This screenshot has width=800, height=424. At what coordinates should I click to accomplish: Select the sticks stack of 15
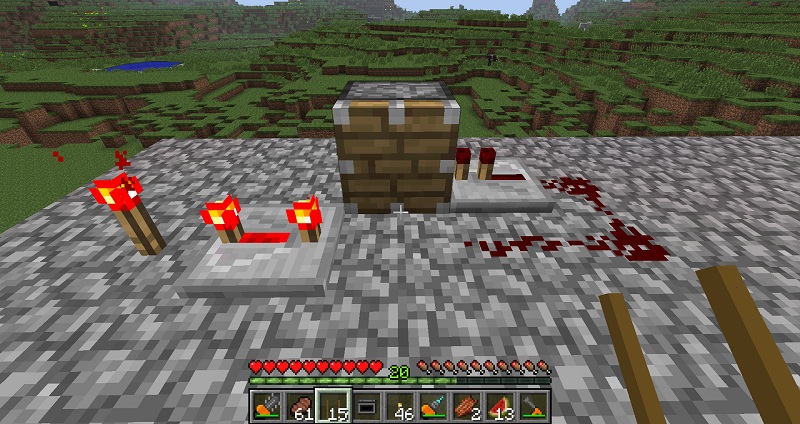coord(333,405)
